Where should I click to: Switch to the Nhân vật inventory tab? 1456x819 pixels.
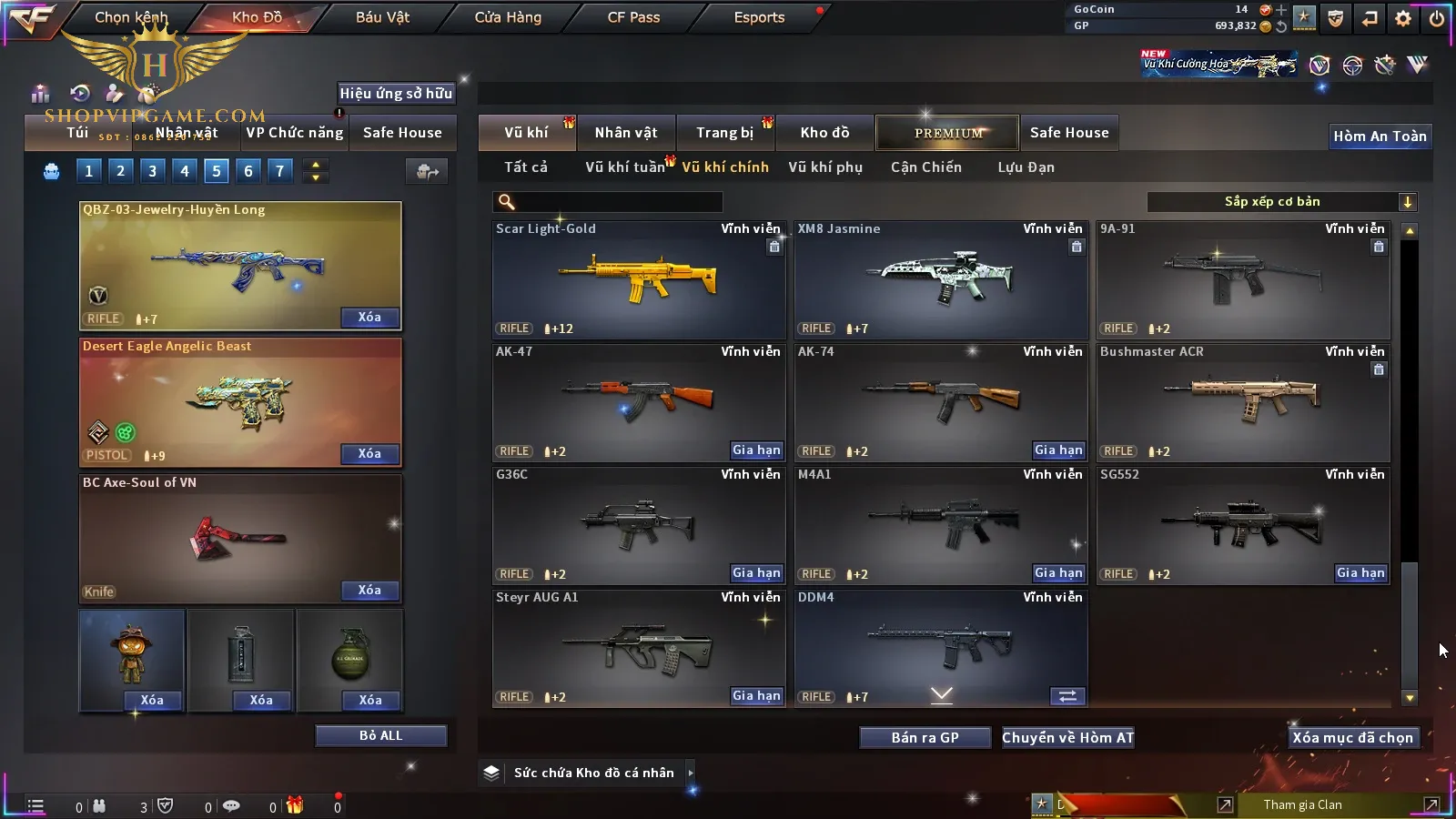[x=626, y=133]
